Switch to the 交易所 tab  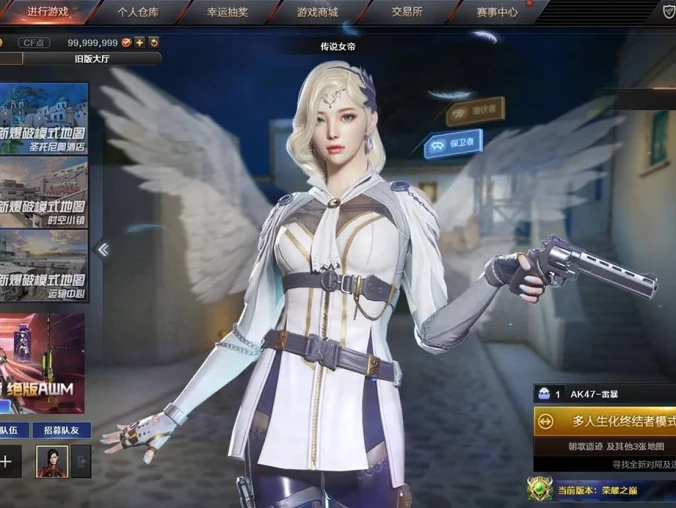point(407,12)
